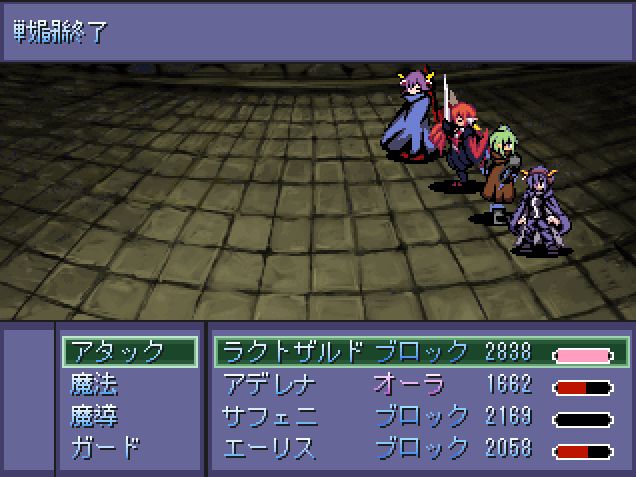
Task: Select party member ラクトザルド
Action: (294, 352)
